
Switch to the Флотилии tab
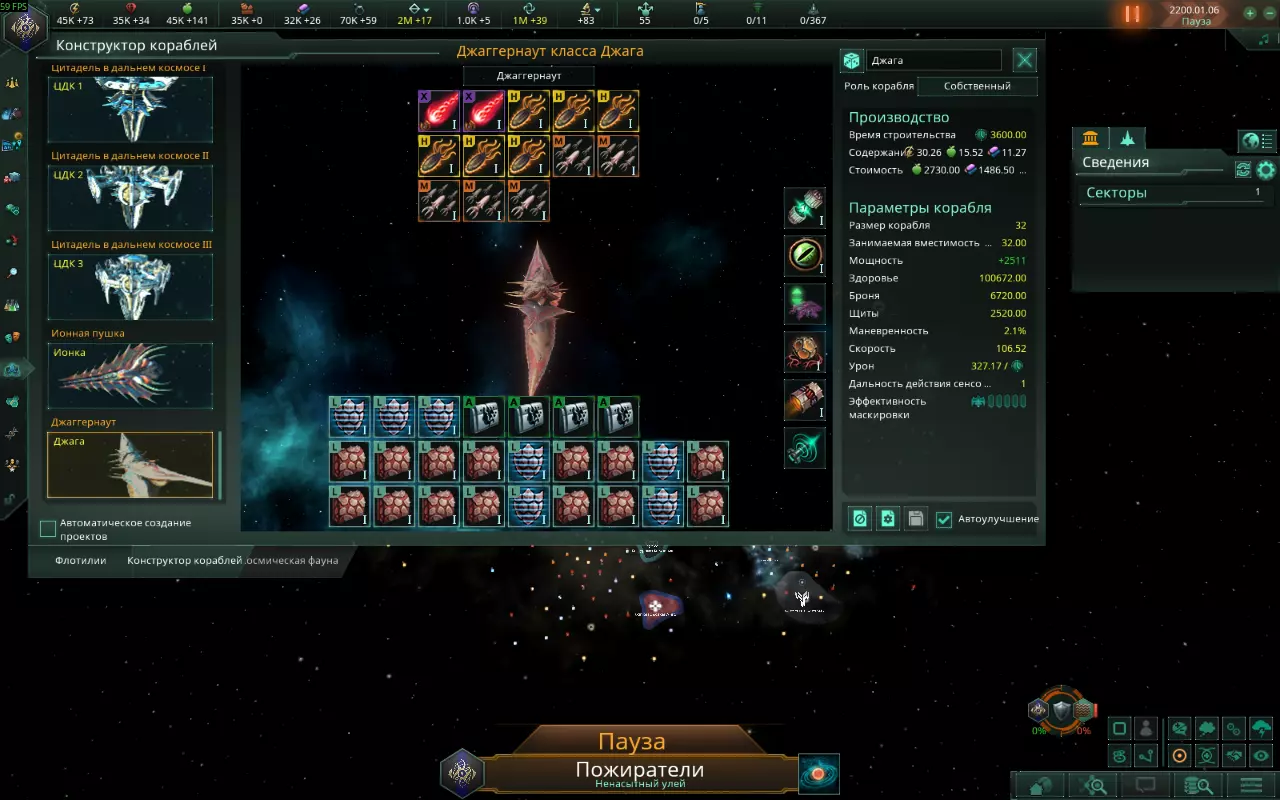pyautogui.click(x=81, y=560)
